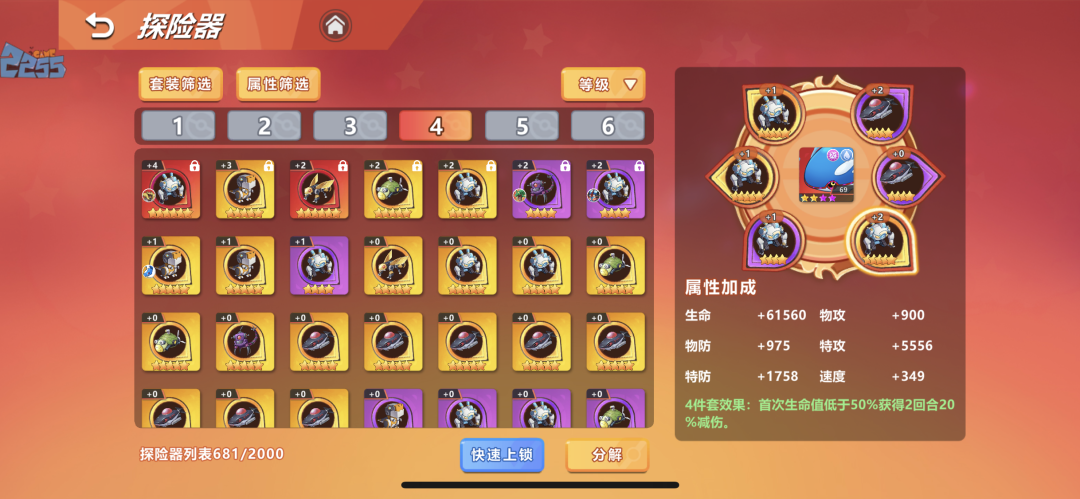This screenshot has height=499, width=1080.
Task: Switch to slot tab 6
Action: [x=608, y=126]
